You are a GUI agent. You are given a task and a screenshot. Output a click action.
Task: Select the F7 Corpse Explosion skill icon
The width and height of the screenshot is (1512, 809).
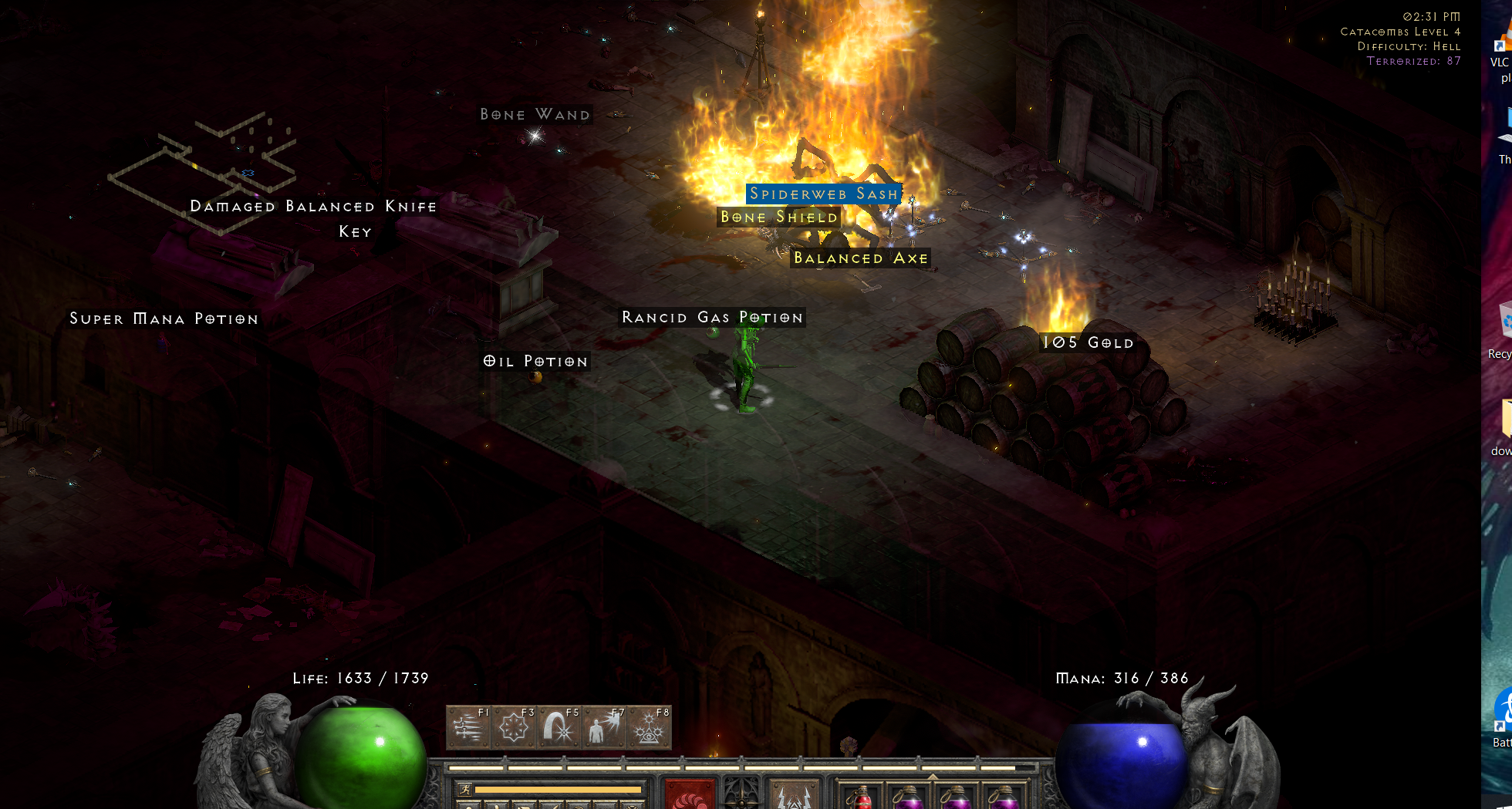click(605, 726)
